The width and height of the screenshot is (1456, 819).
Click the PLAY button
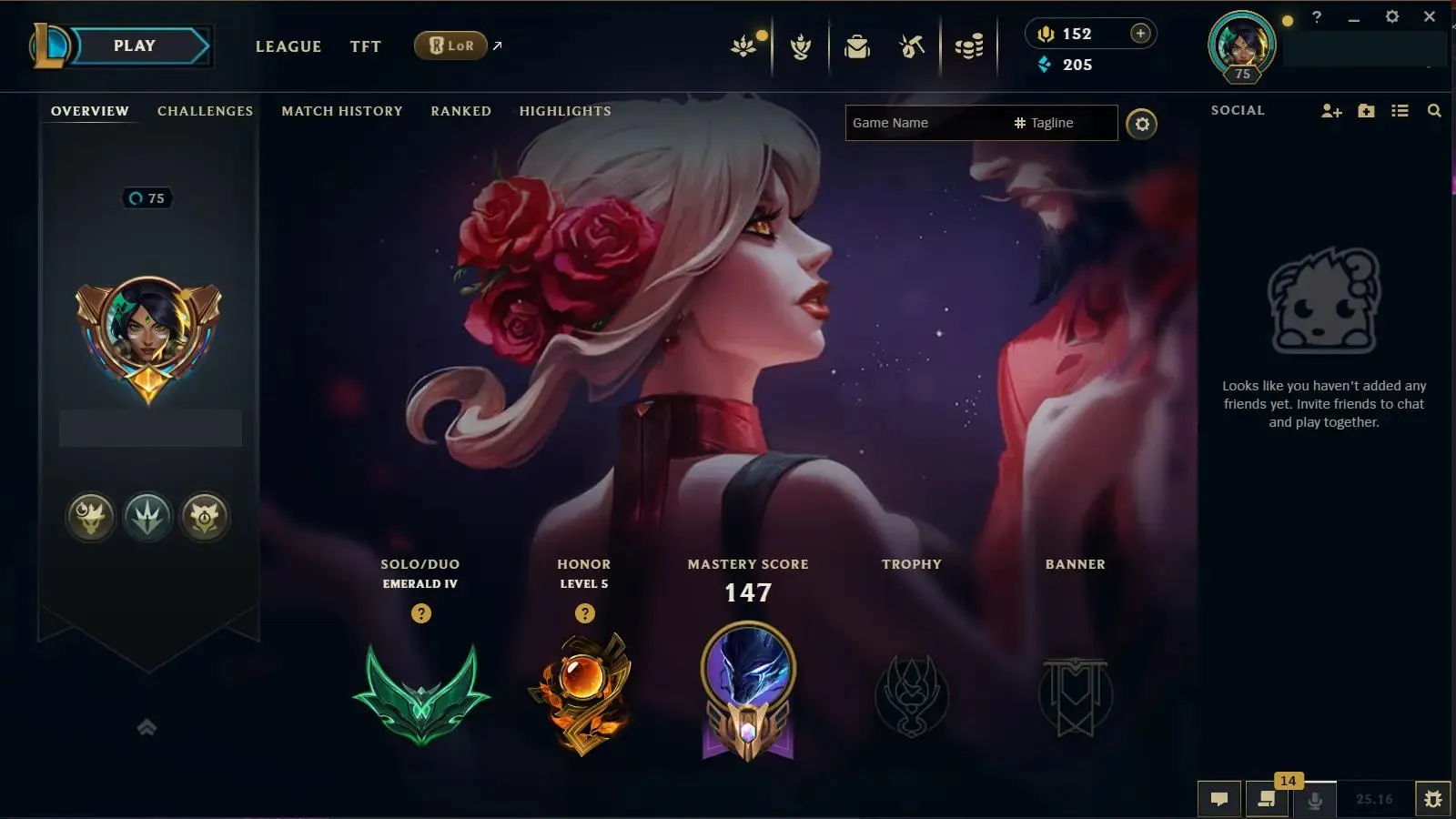point(134,45)
